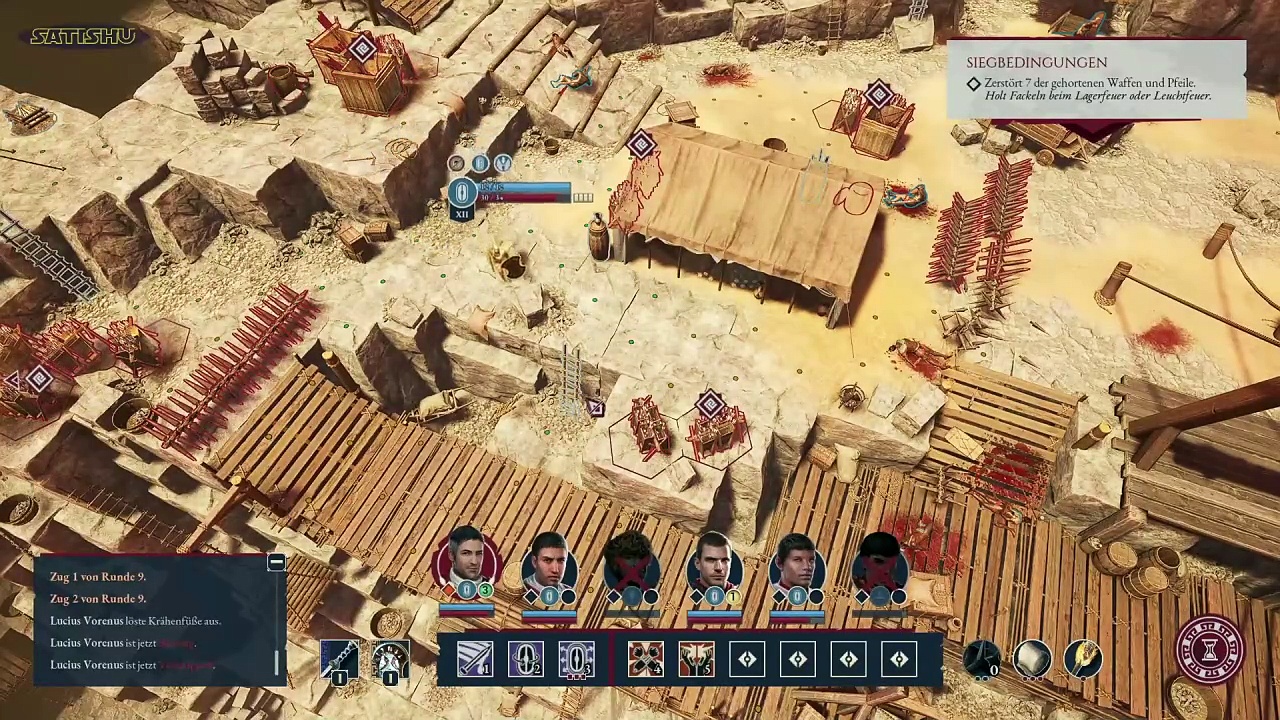This screenshot has height=720, width=1280.
Task: Use the caltrops item
Action: [x=982, y=659]
